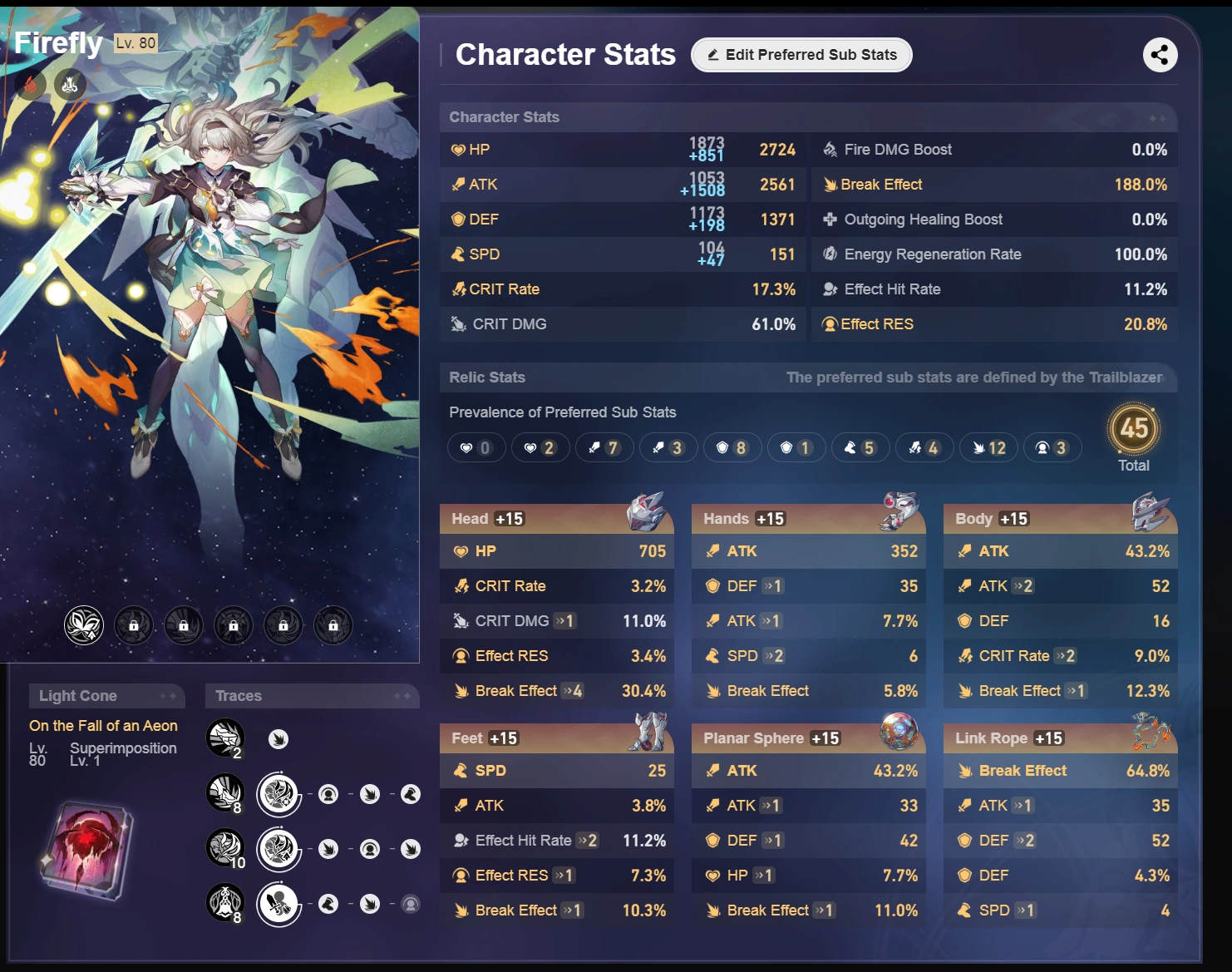
Task: Click the Total 45 circular progress ring
Action: tap(1134, 431)
